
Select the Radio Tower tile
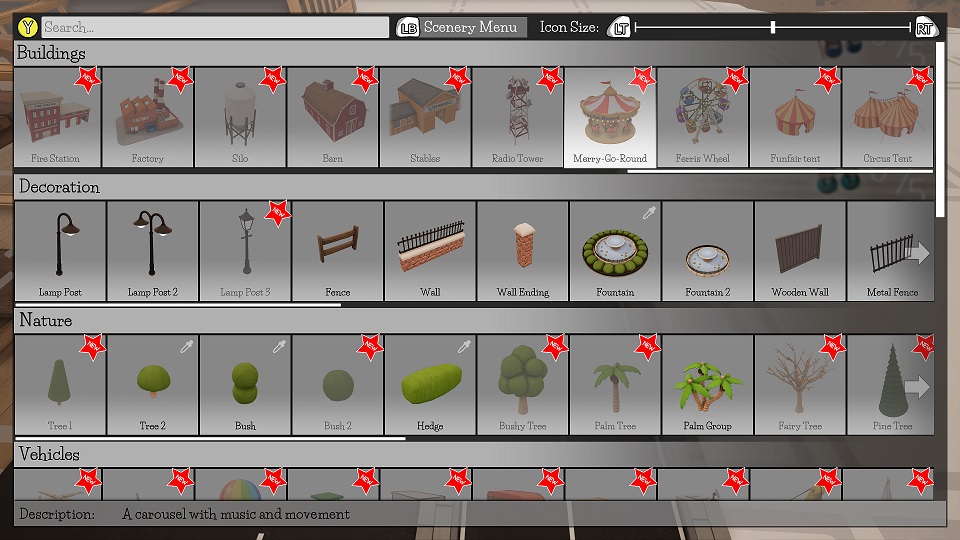(518, 118)
